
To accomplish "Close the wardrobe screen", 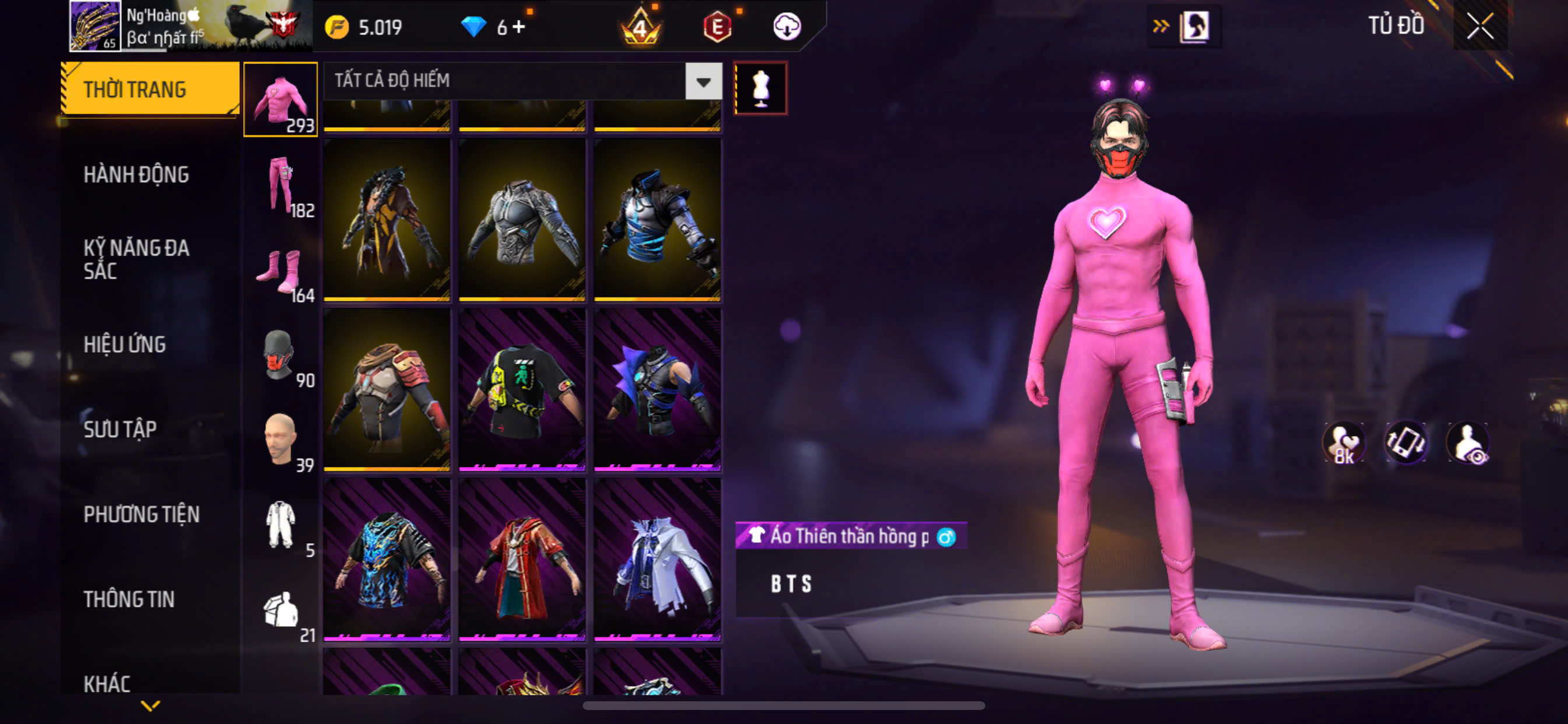I will pos(1479,26).
